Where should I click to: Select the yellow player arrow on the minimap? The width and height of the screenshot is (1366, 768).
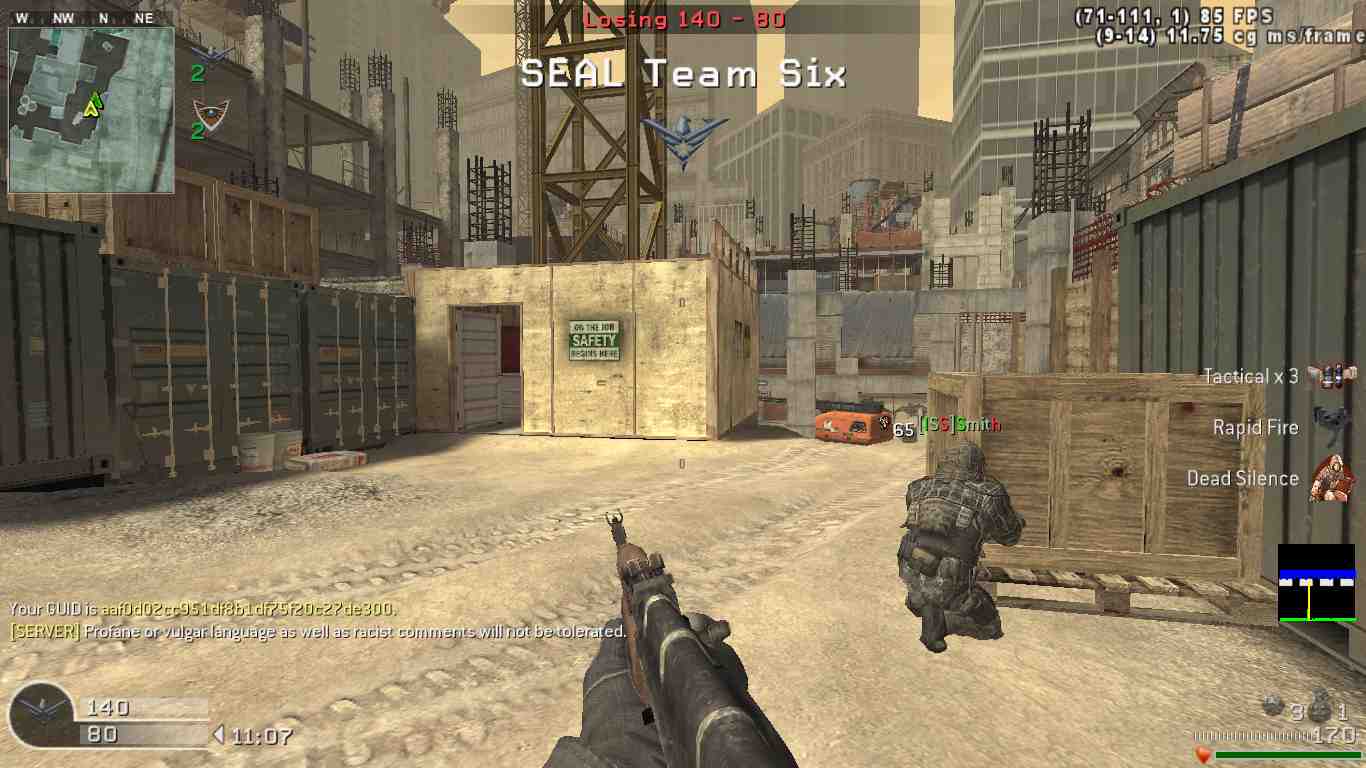coord(92,104)
